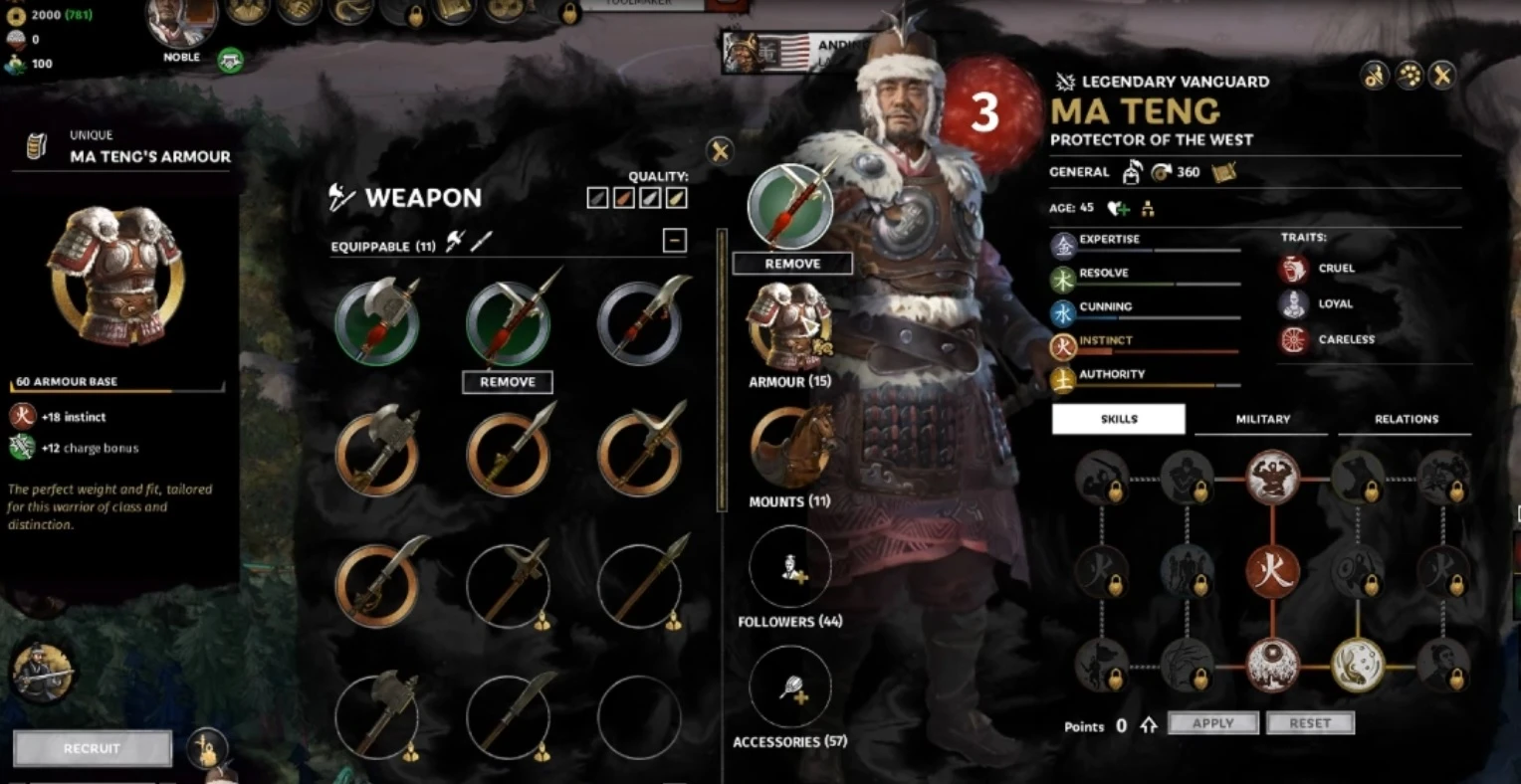Select the fire symbol skill node

(1273, 571)
